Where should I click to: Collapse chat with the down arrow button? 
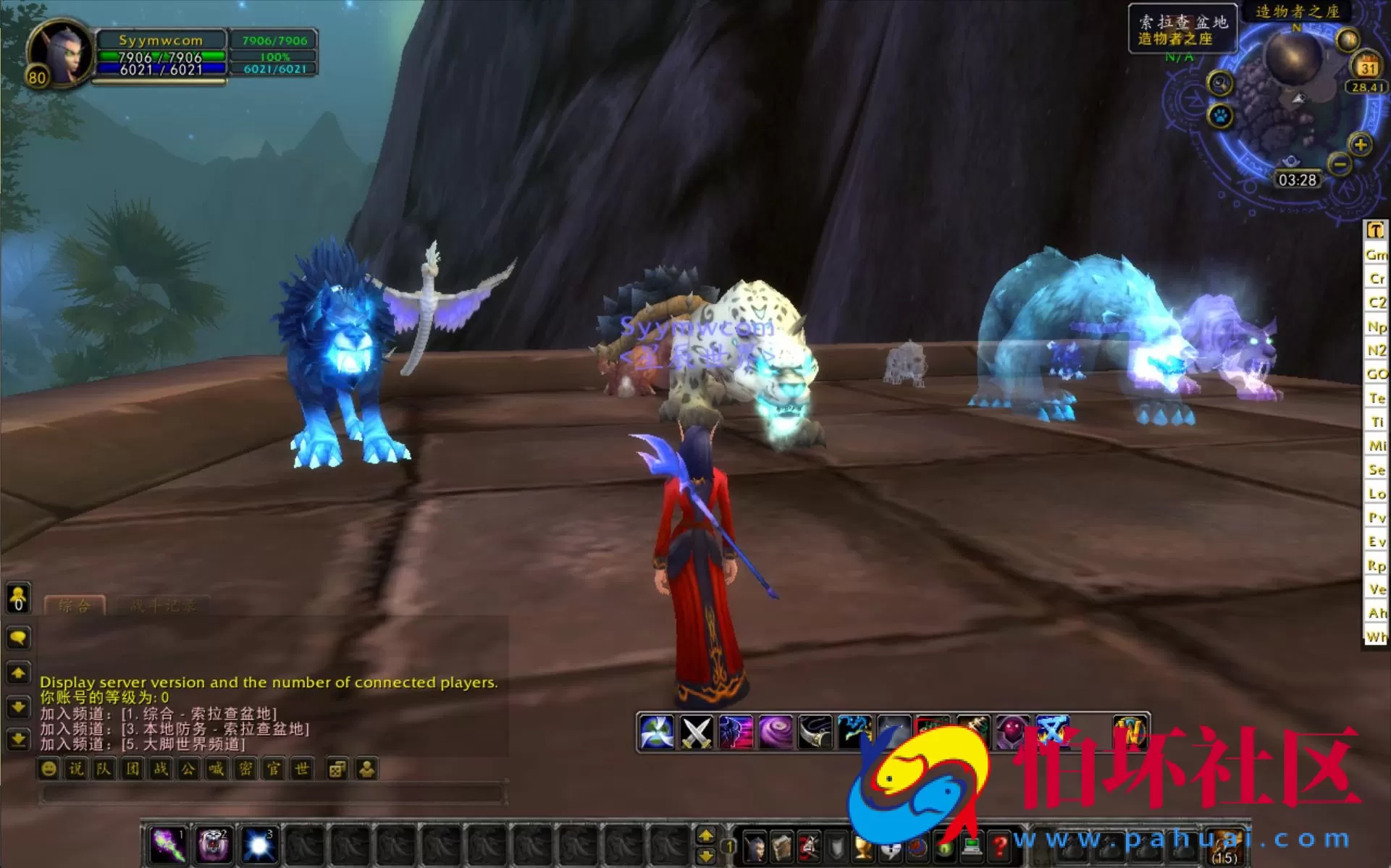pyautogui.click(x=18, y=707)
